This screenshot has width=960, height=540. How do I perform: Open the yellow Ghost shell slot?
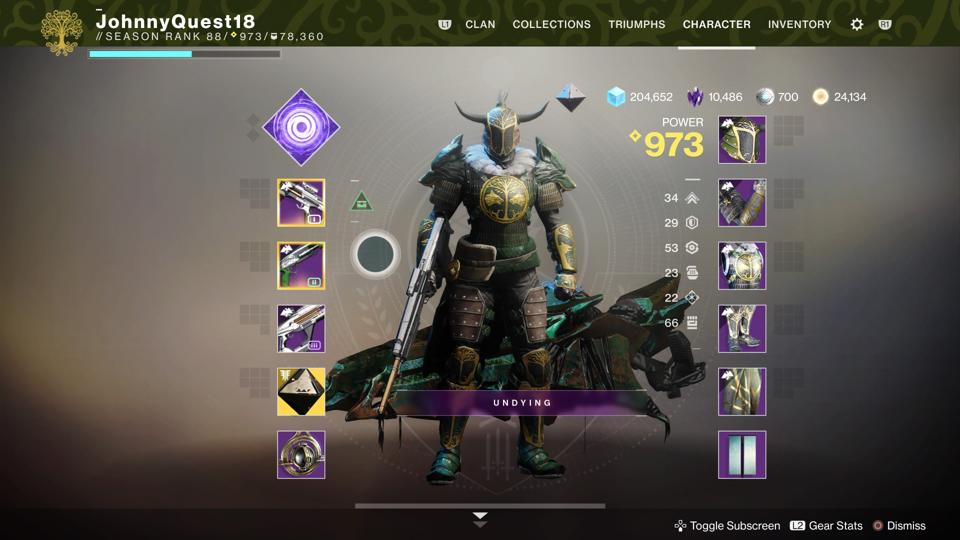pos(301,392)
